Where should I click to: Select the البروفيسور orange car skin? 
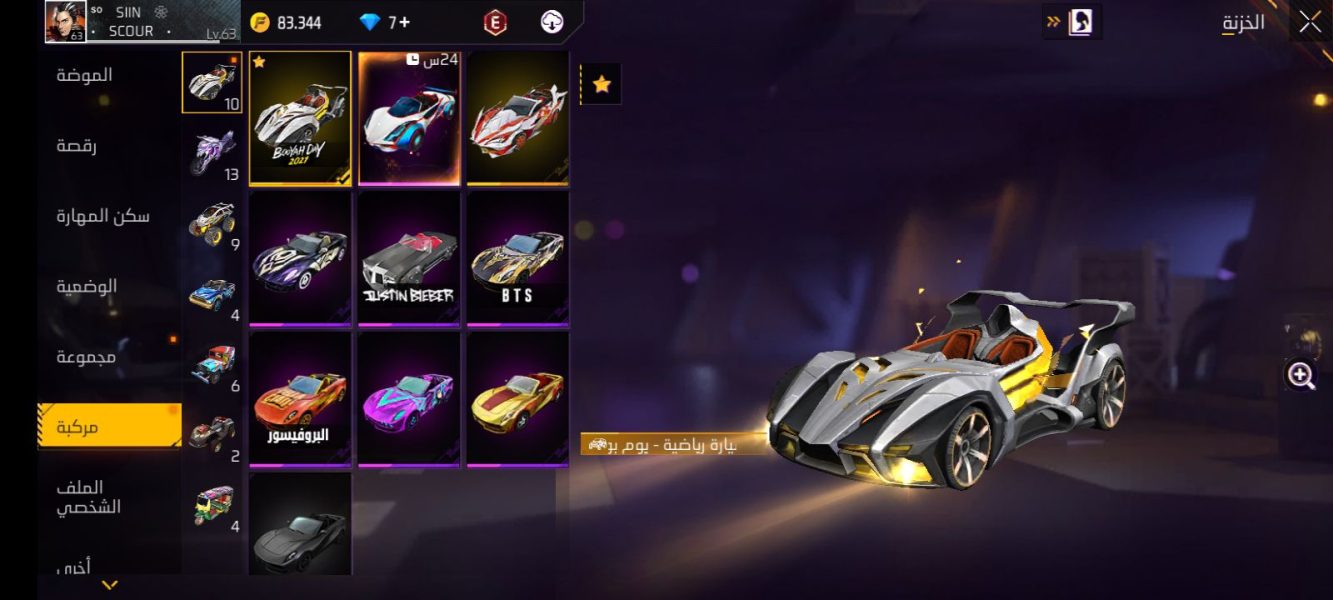click(300, 399)
